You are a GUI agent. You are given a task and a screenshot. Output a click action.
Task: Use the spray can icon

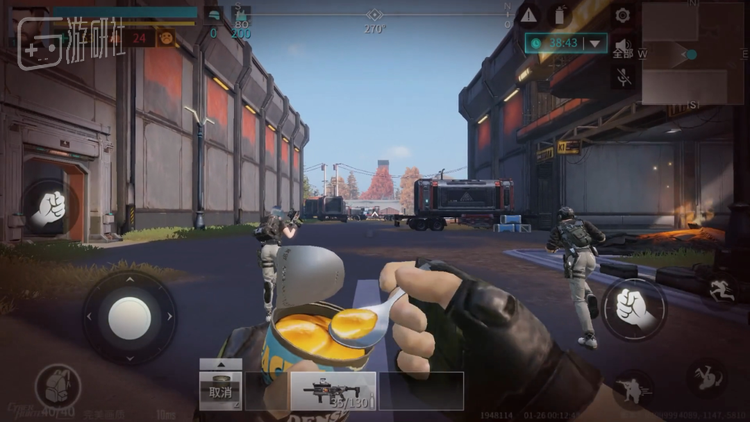tap(560, 15)
